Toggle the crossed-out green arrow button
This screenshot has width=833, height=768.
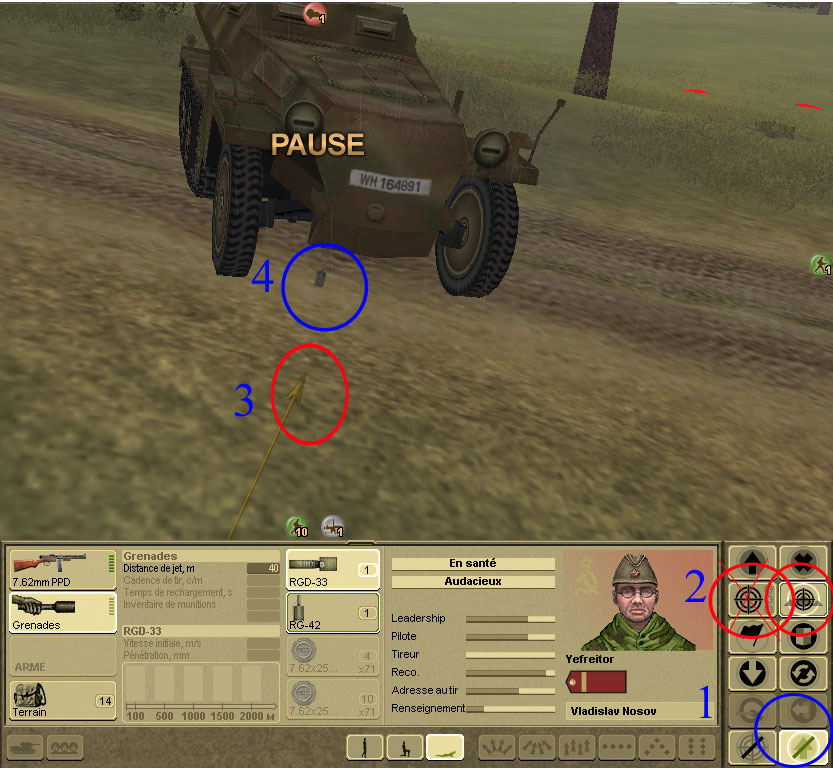[x=802, y=745]
